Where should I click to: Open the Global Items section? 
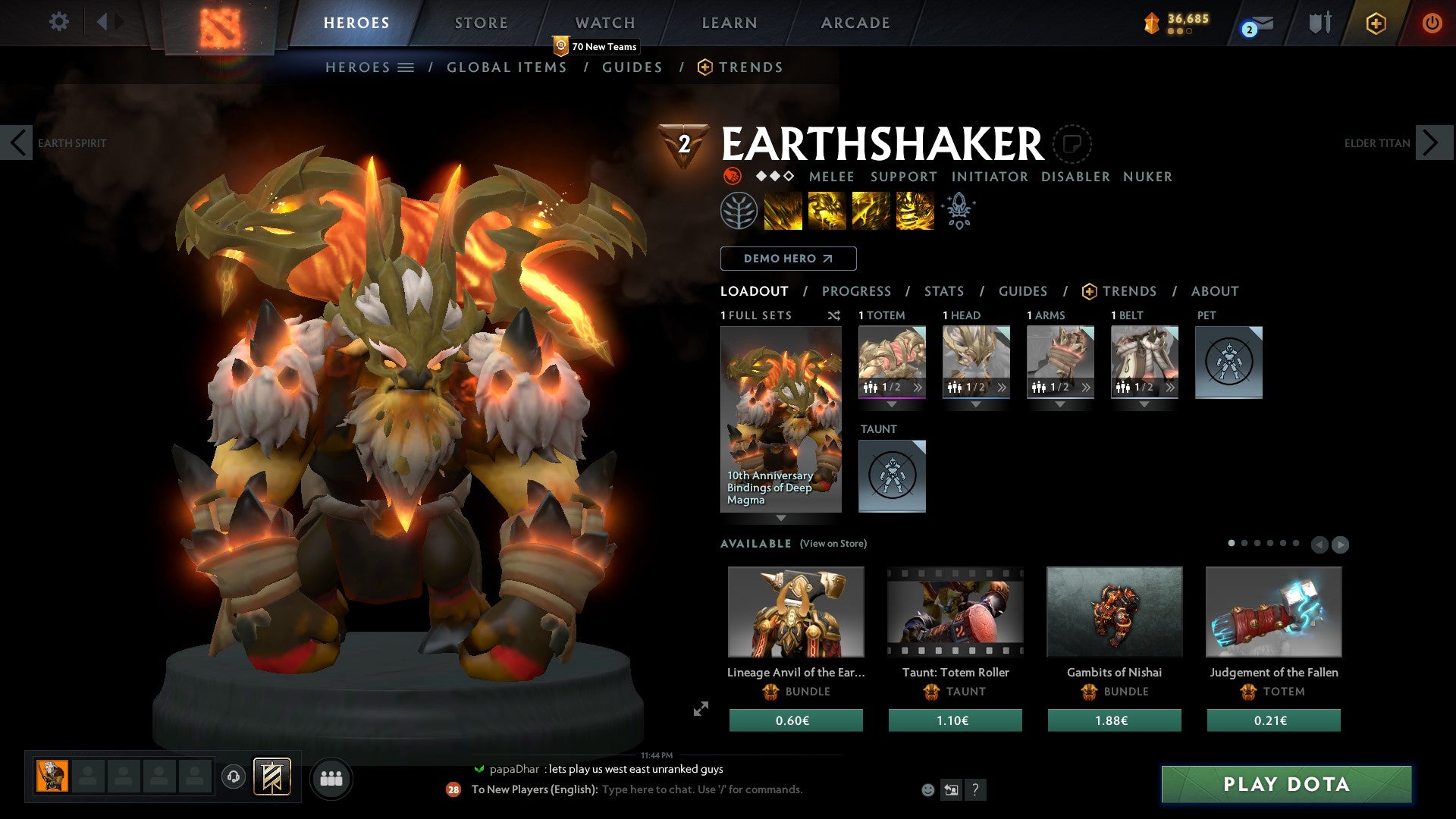coord(507,67)
